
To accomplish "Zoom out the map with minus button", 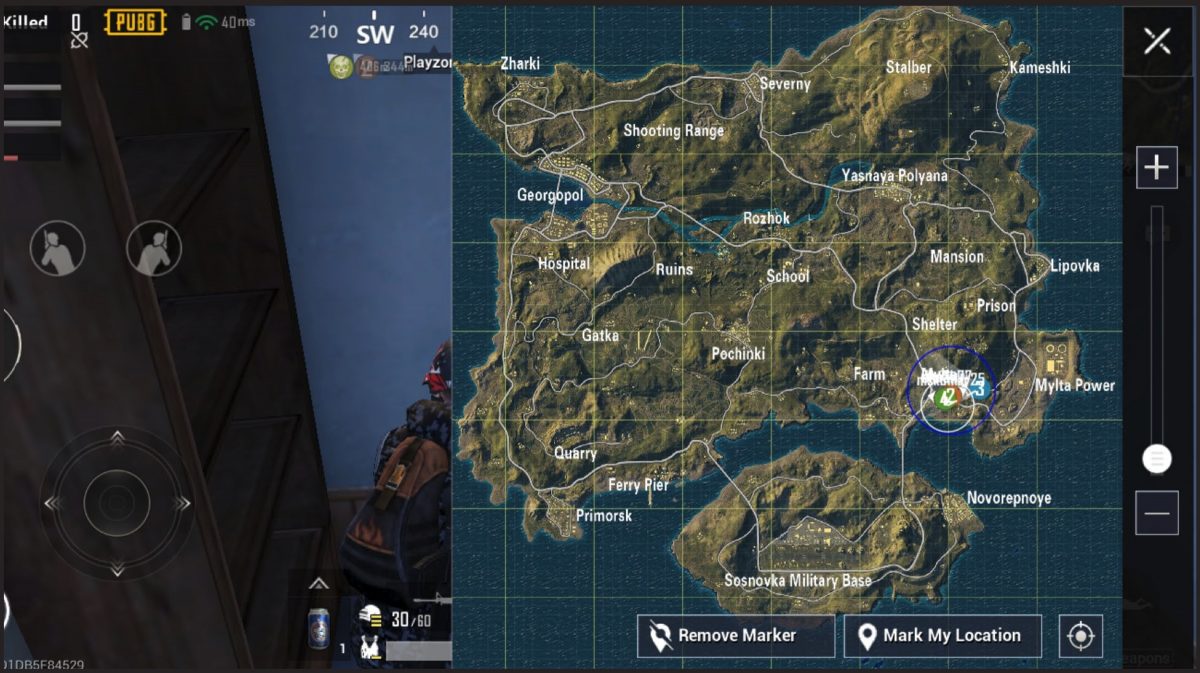I will point(1157,513).
